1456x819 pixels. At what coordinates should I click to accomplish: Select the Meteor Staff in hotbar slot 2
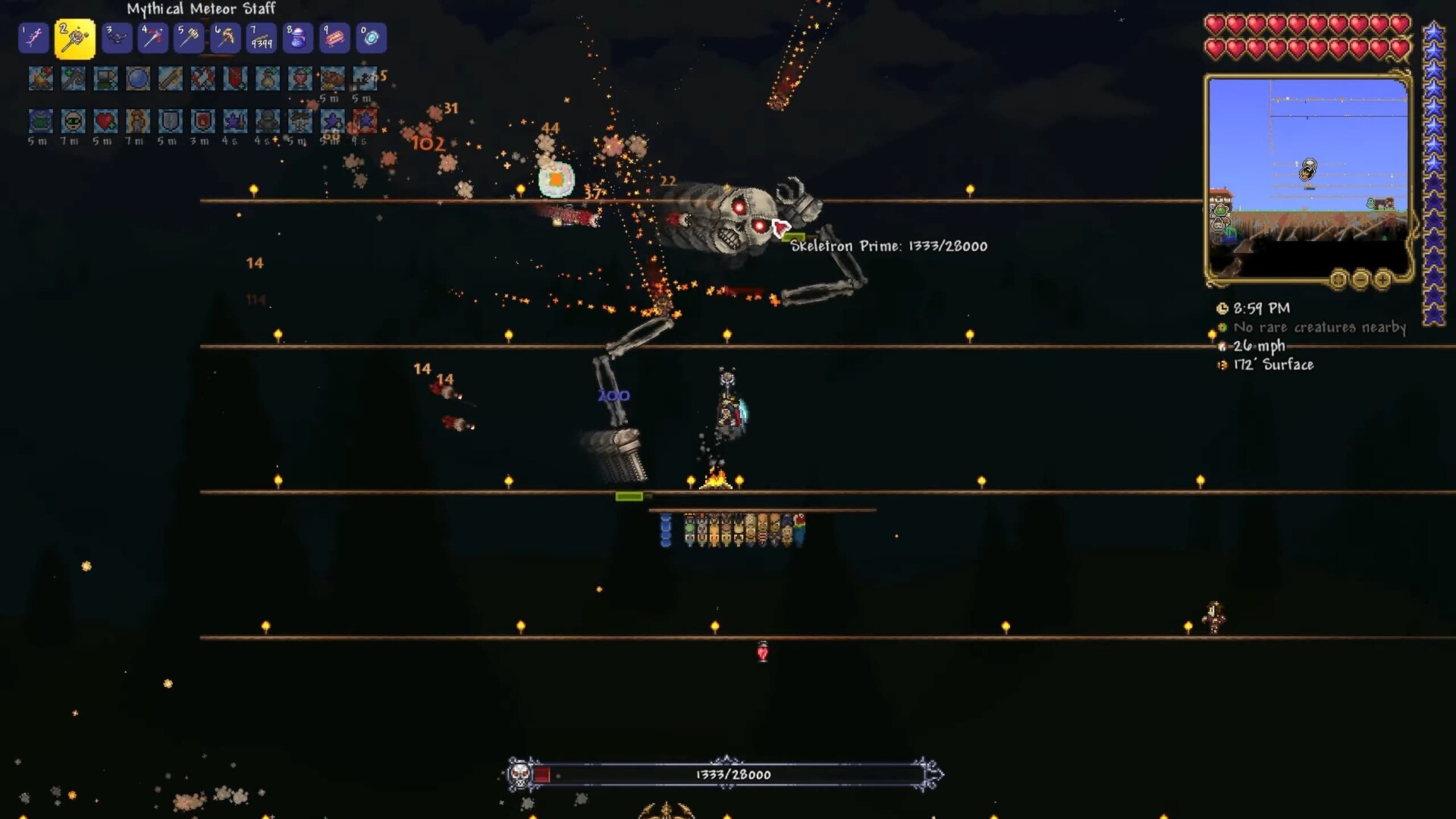(x=74, y=39)
